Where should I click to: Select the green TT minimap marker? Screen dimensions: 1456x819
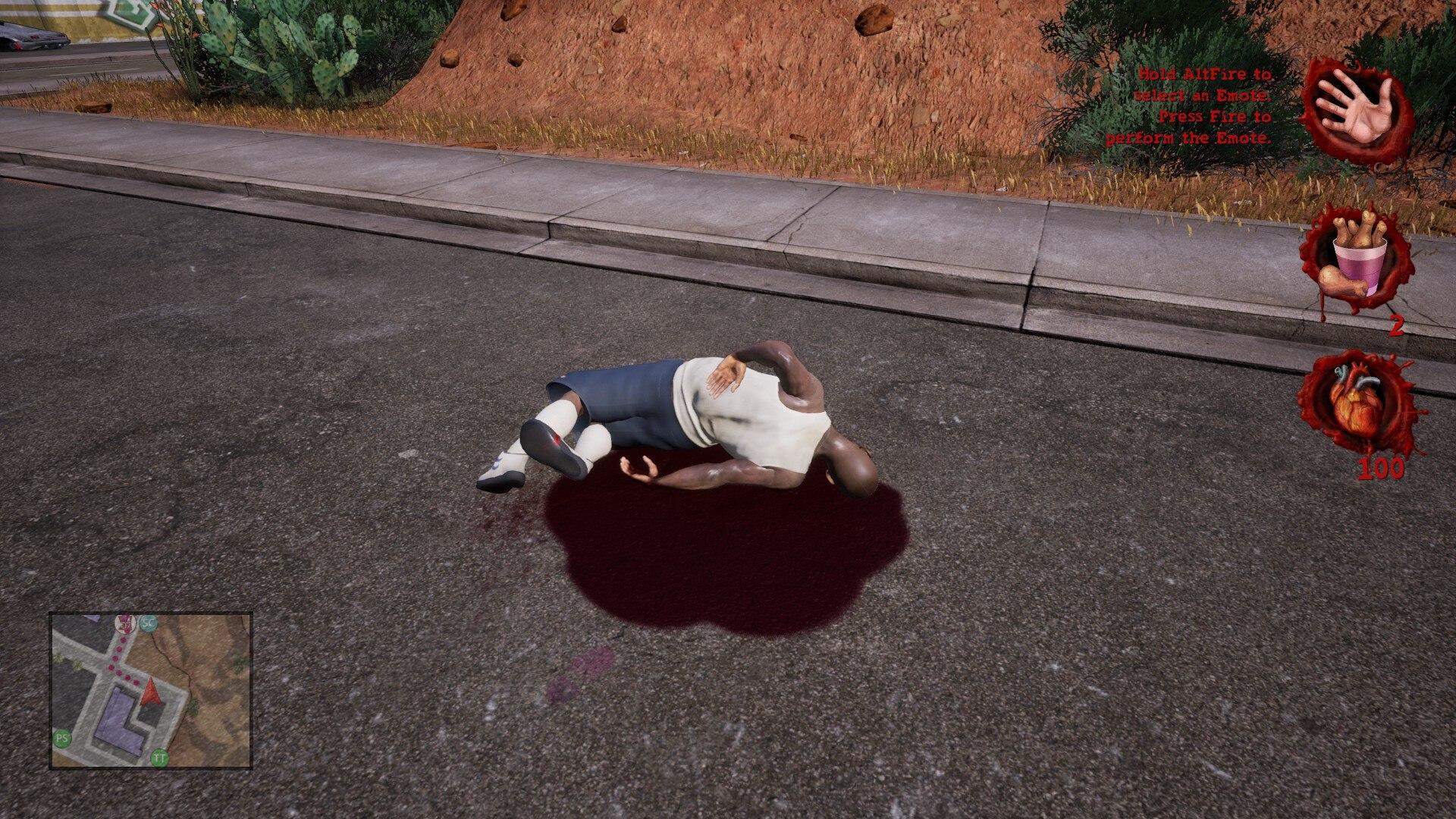tap(160, 756)
